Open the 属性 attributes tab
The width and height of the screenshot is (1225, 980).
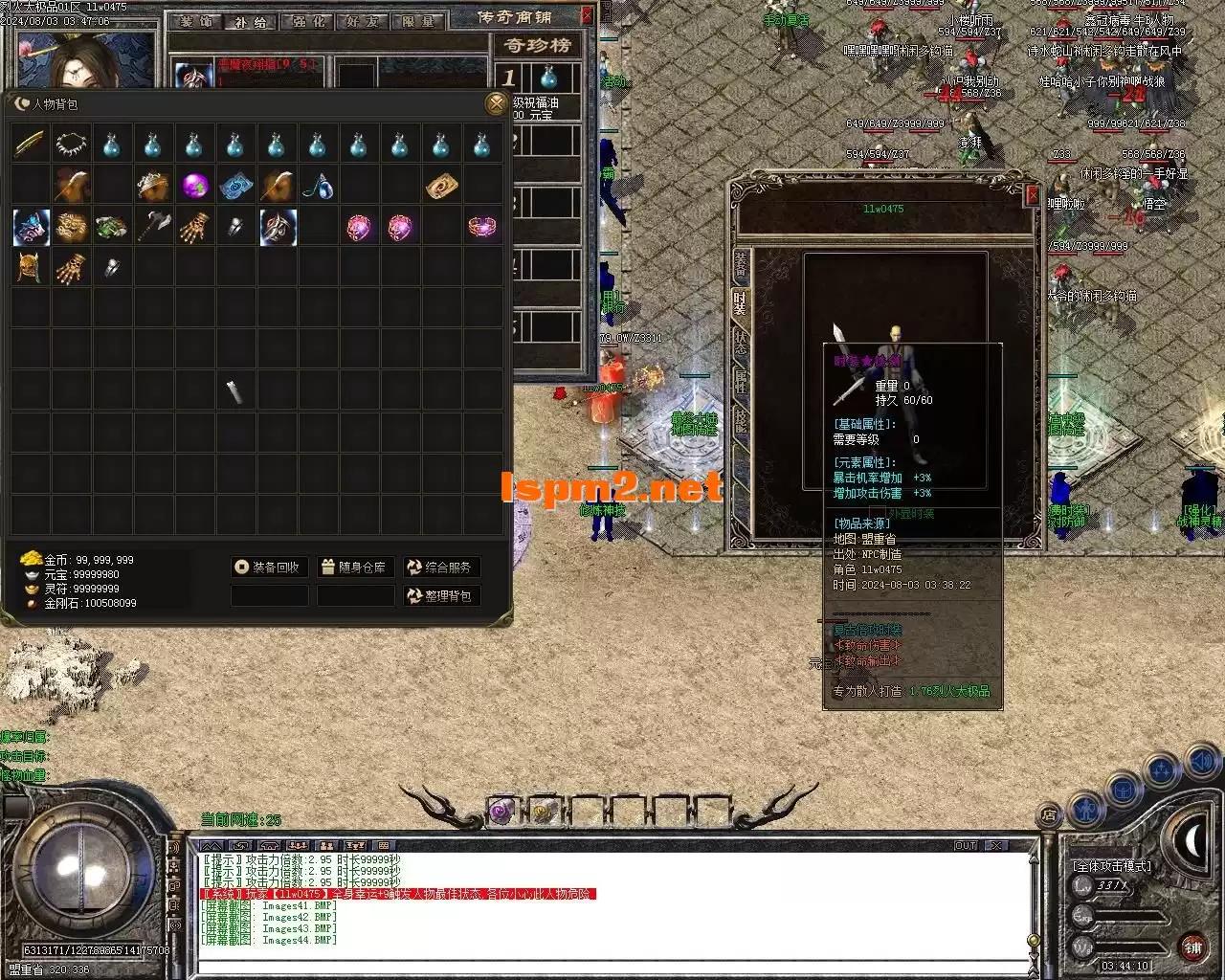741,382
